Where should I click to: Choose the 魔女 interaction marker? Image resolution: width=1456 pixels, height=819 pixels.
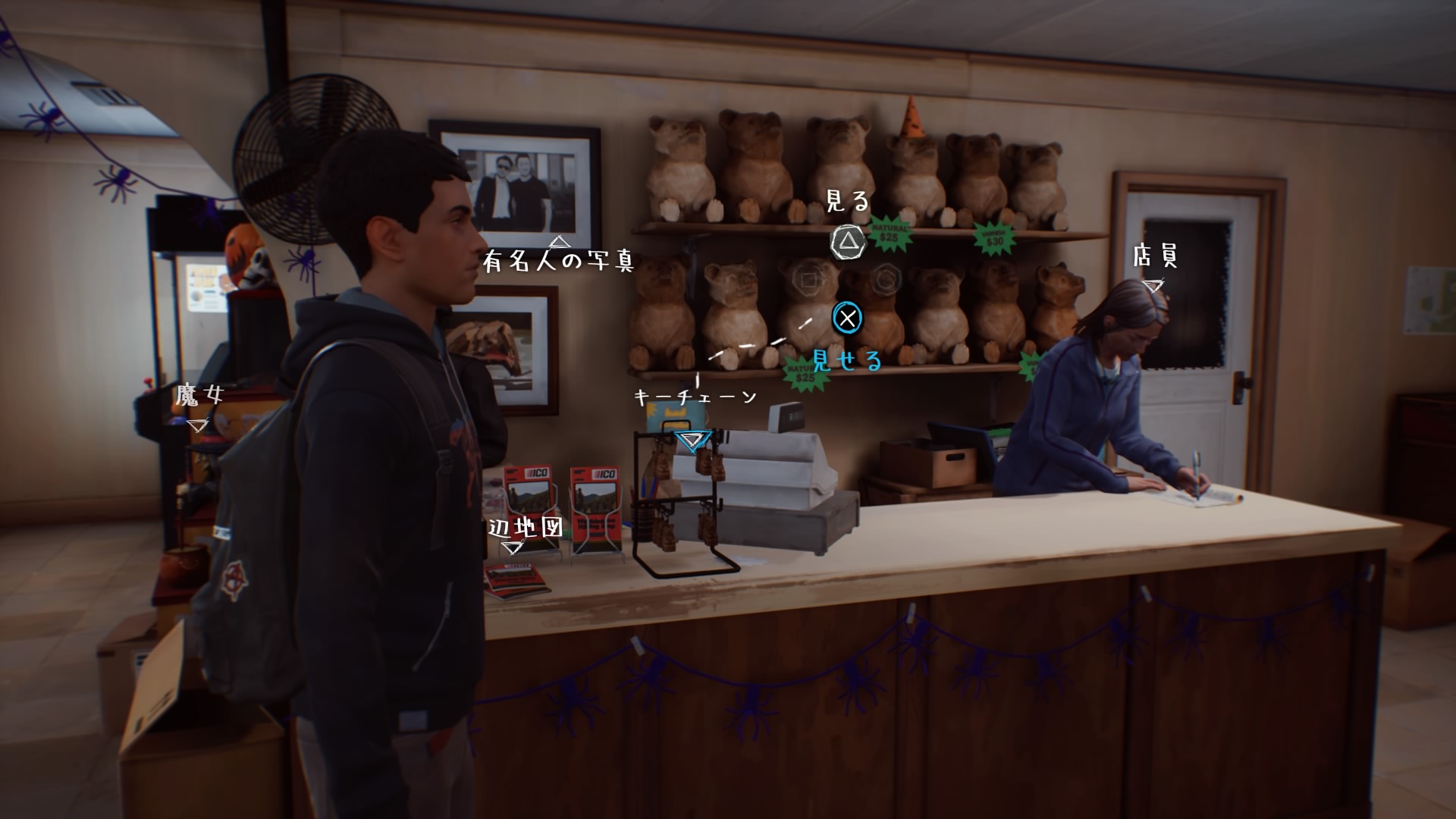[197, 425]
